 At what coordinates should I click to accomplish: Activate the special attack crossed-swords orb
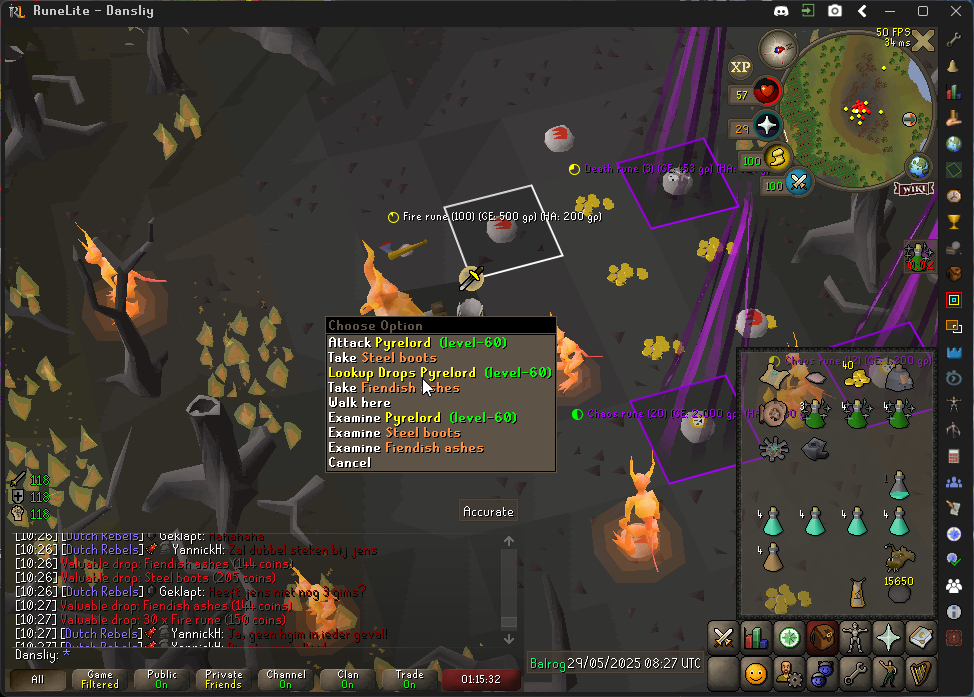pos(798,182)
